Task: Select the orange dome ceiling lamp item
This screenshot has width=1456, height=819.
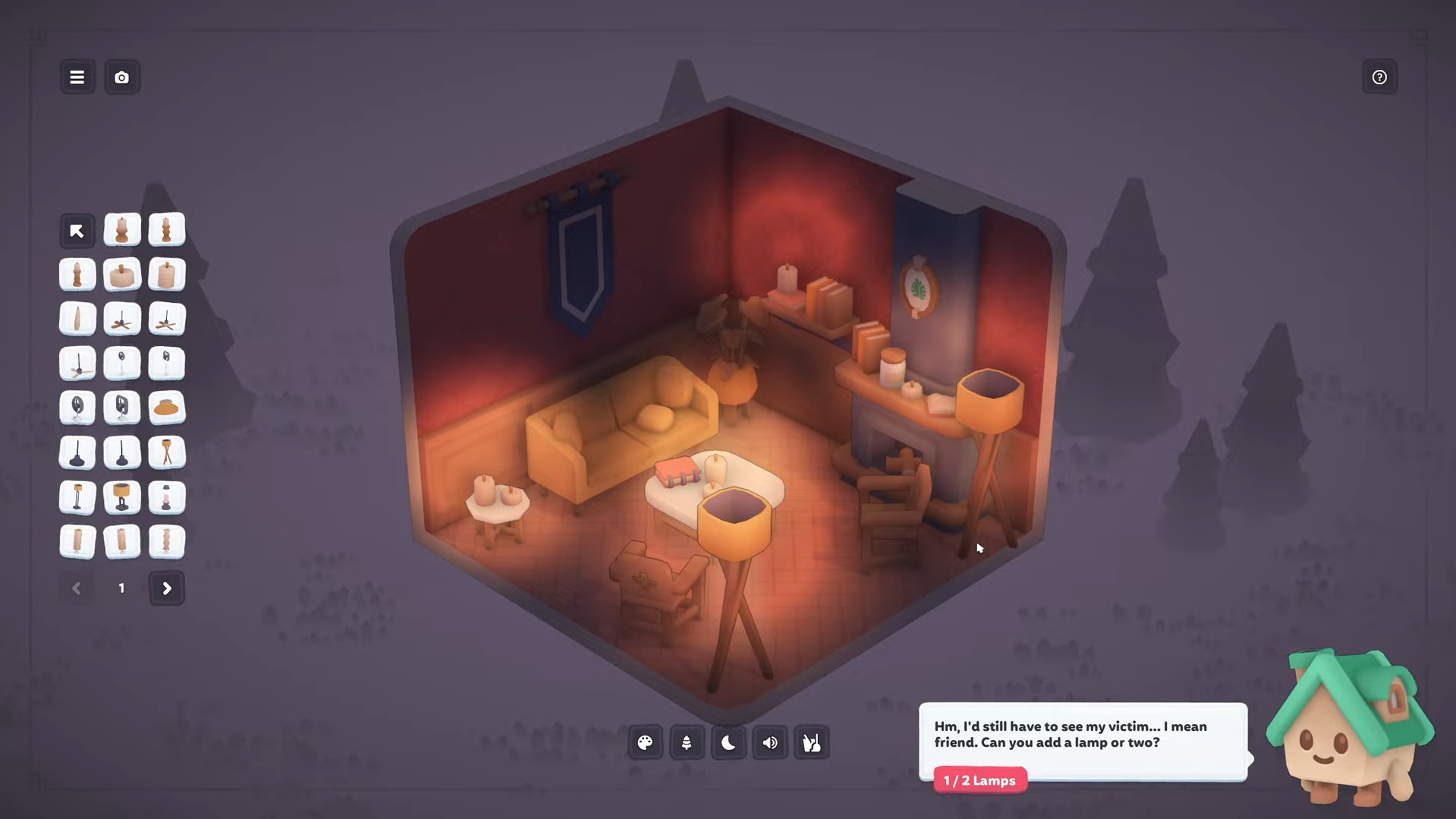Action: 166,408
